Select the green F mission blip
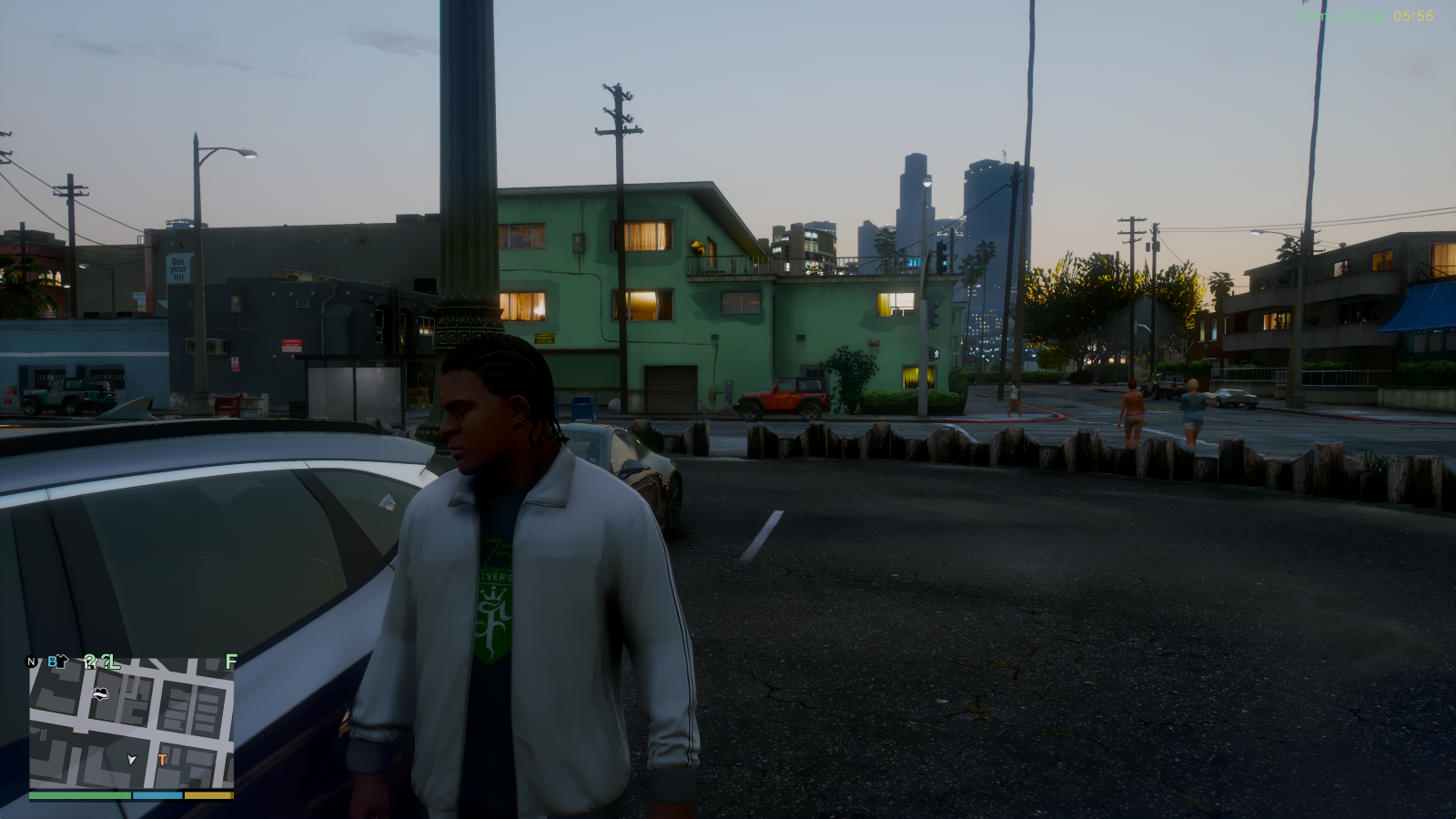Screen dimensions: 1456x819 (x=231, y=662)
